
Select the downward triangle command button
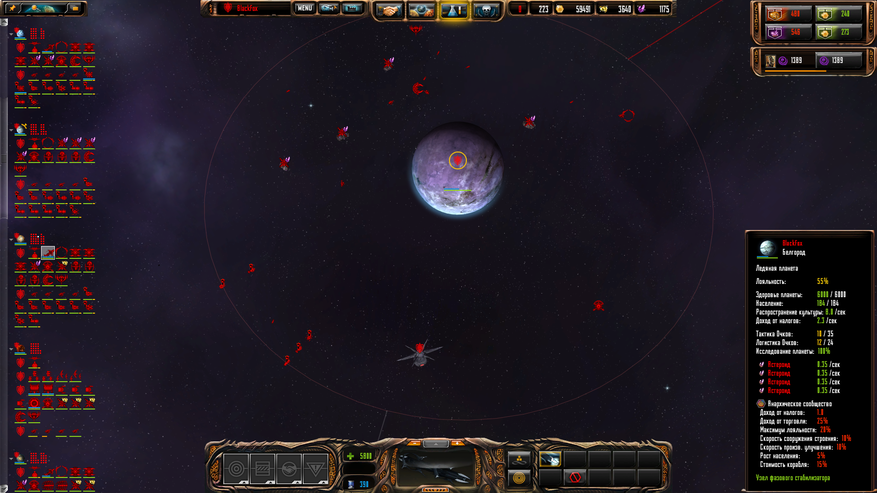click(314, 467)
